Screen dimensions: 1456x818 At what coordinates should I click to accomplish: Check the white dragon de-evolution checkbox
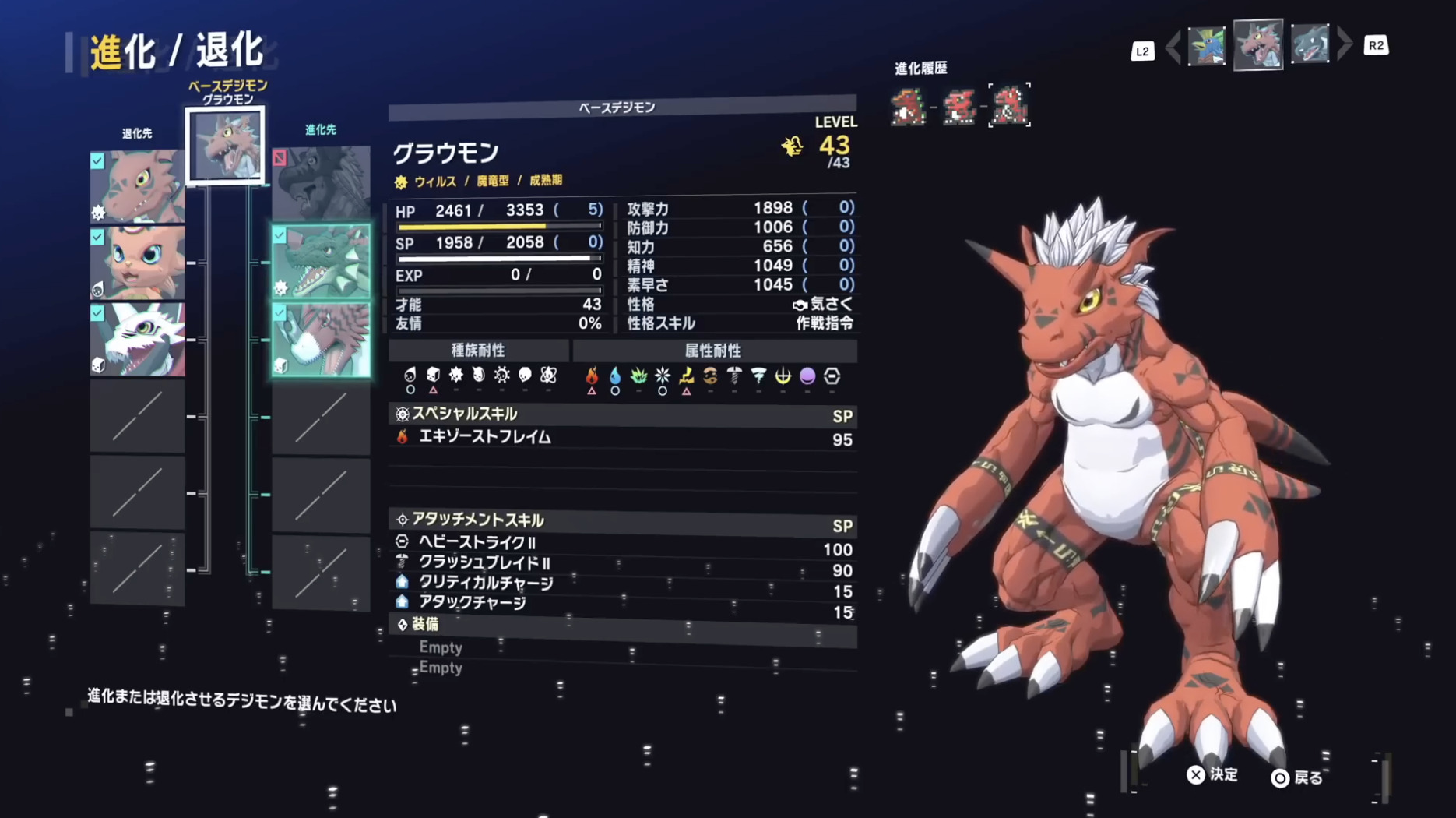pyautogui.click(x=97, y=315)
